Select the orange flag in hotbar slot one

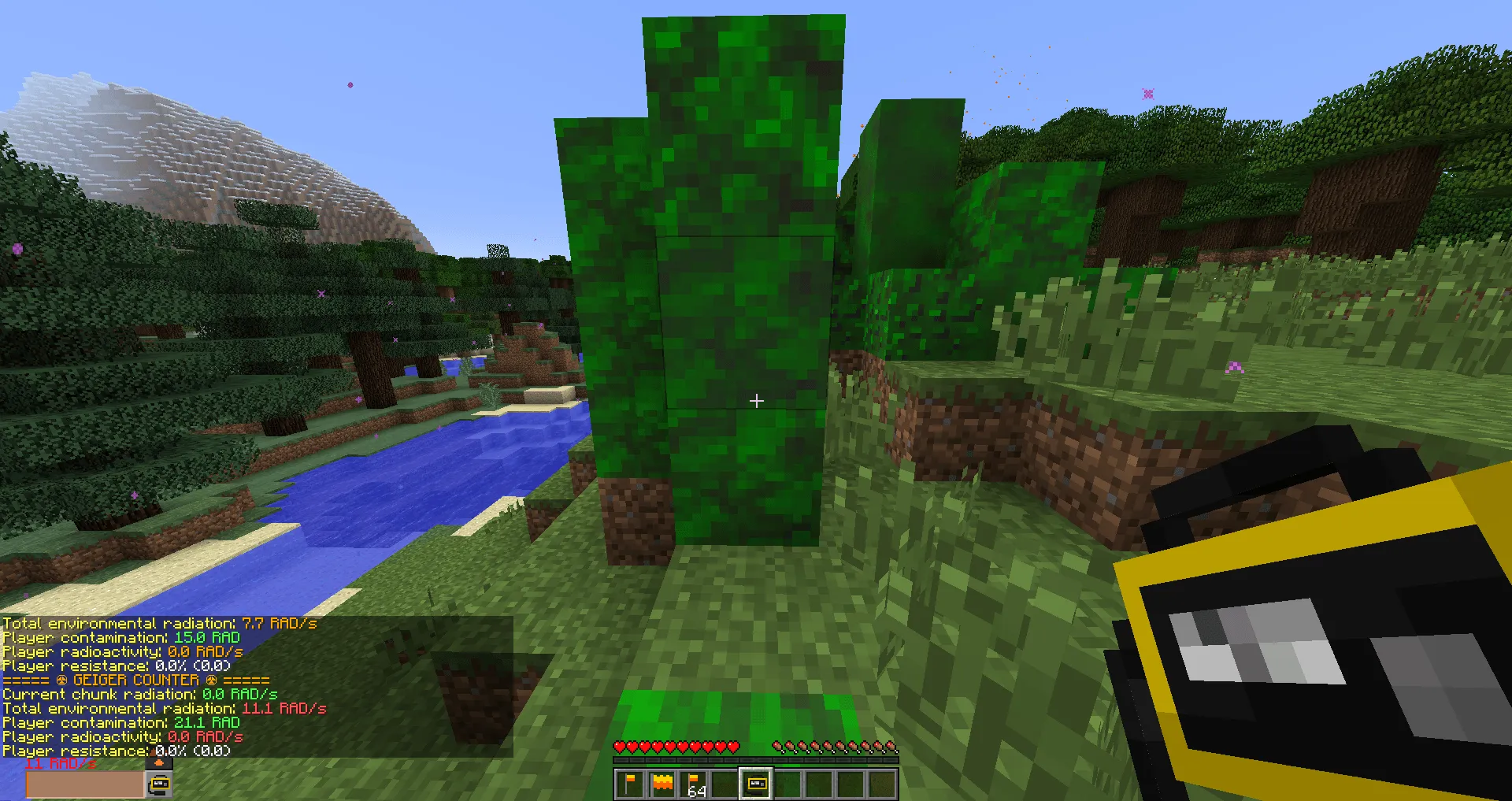pyautogui.click(x=629, y=783)
